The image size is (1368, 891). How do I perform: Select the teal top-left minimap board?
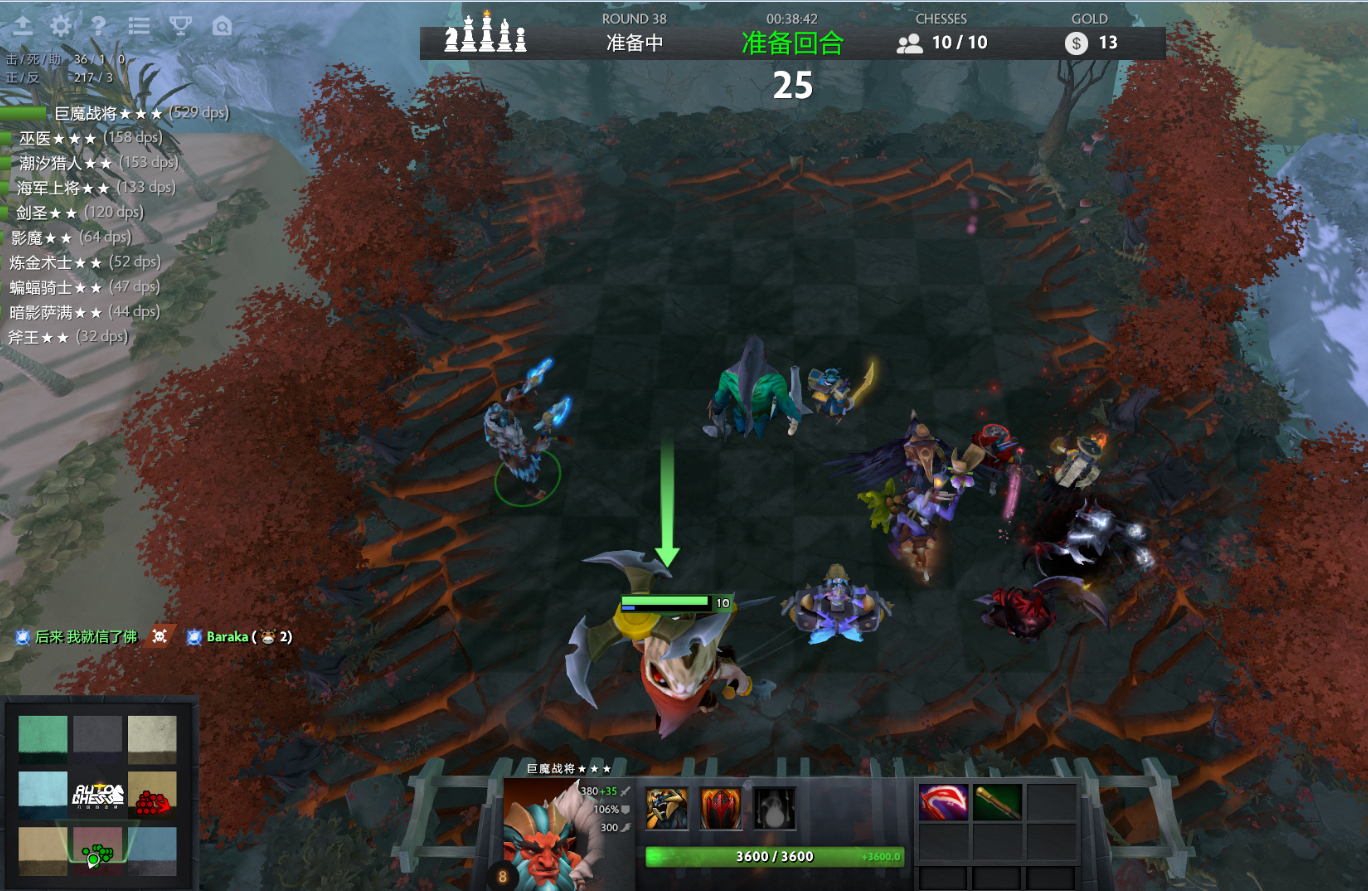coord(43,739)
